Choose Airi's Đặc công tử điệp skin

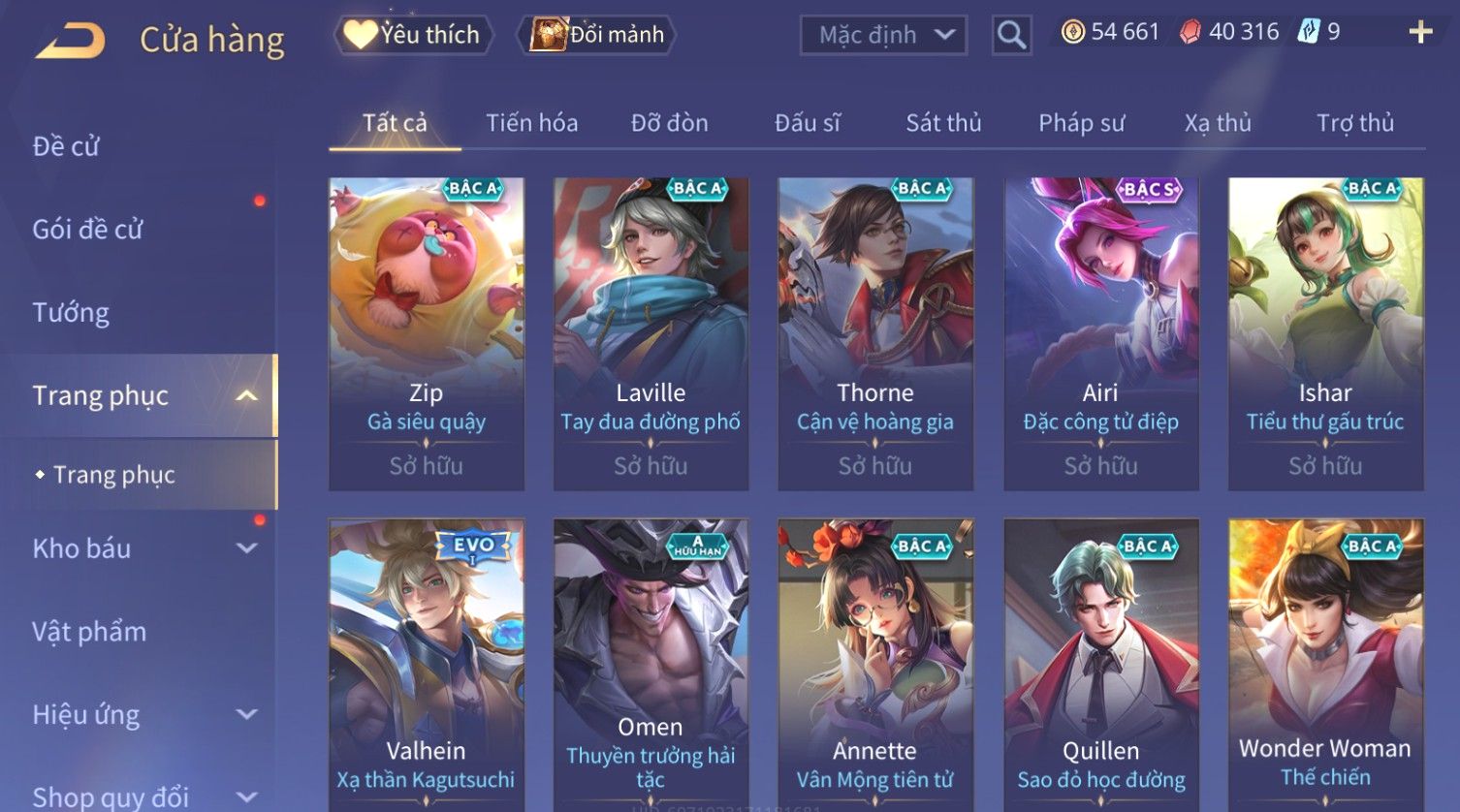point(1100,332)
